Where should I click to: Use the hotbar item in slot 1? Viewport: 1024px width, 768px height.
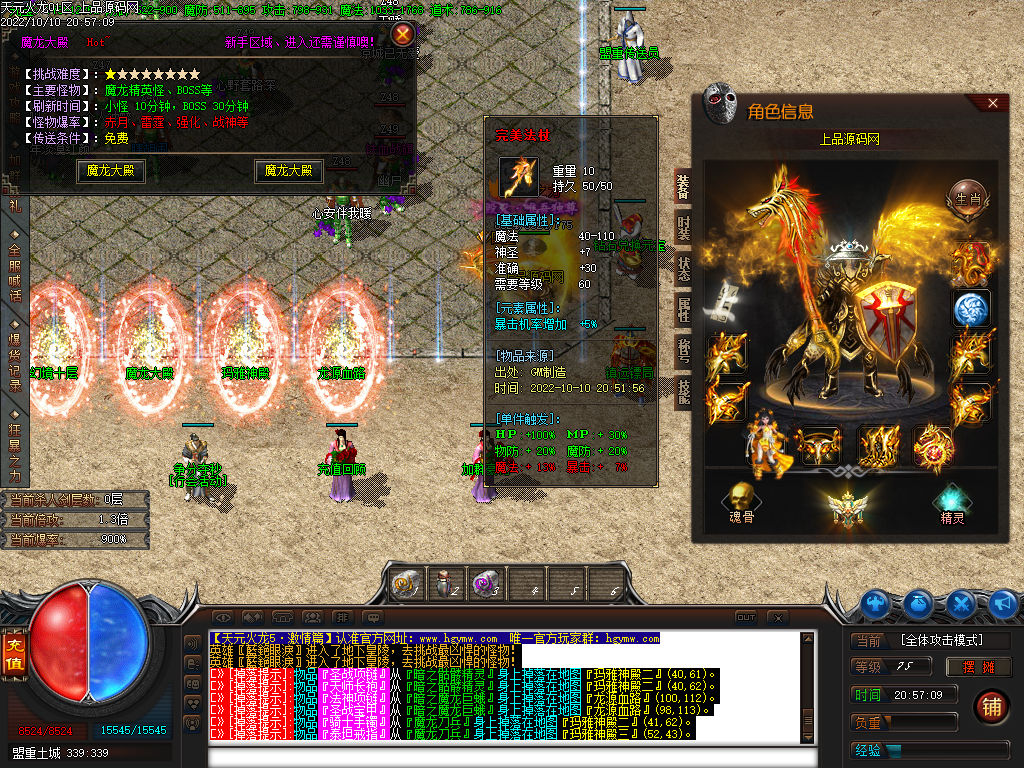[406, 584]
